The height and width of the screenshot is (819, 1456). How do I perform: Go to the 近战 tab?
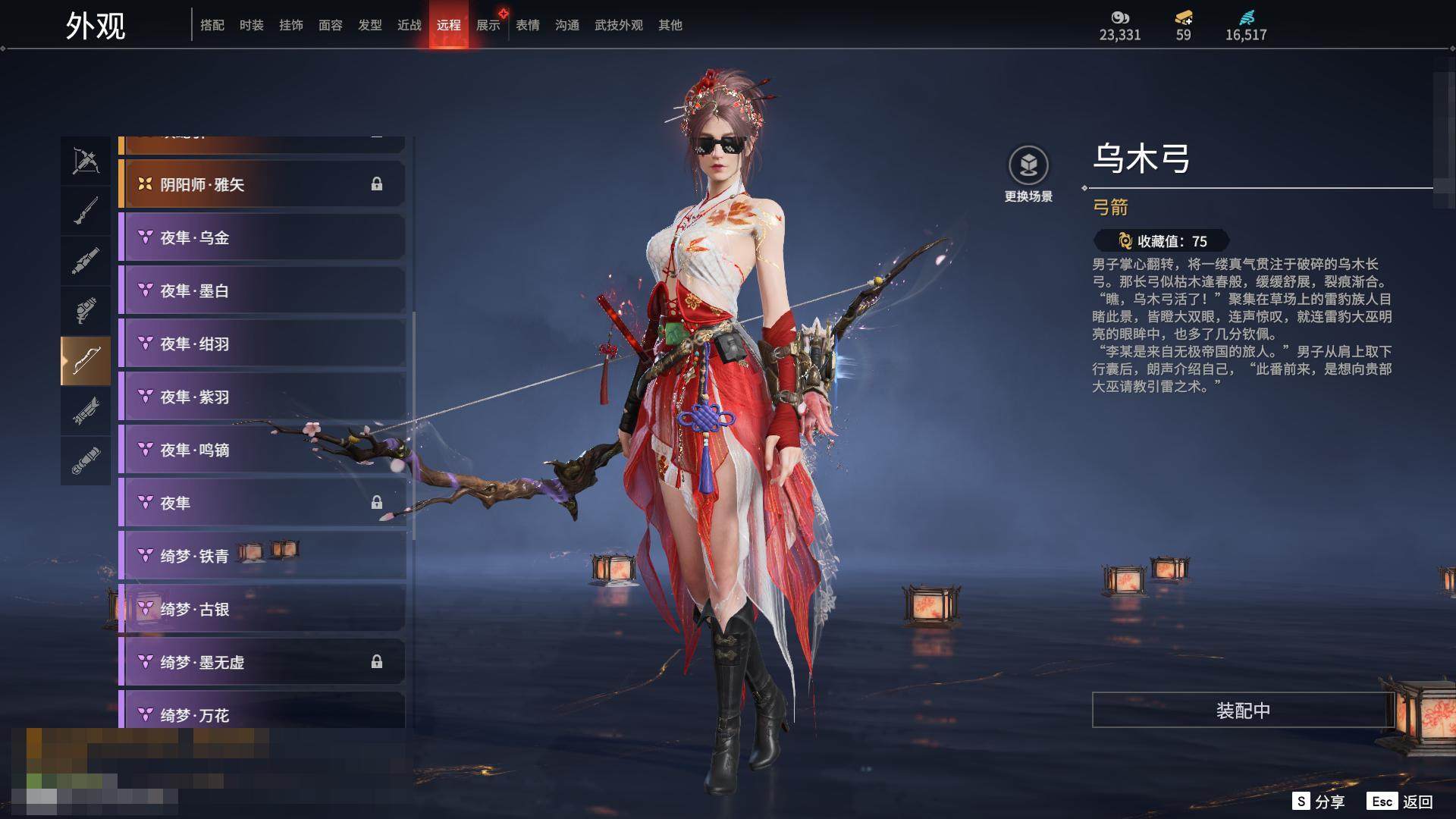pyautogui.click(x=409, y=25)
